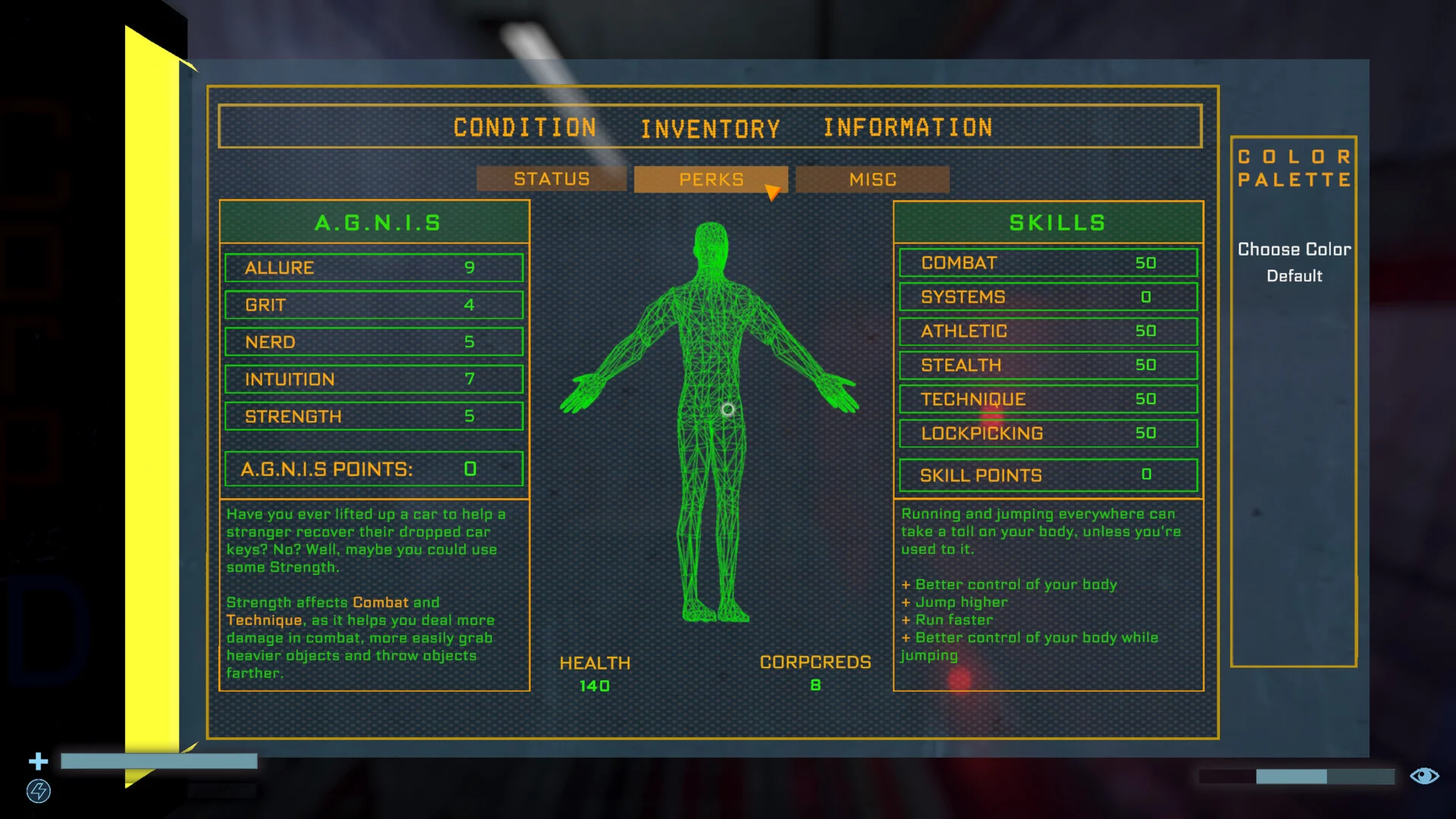Choose the Systems skill row
The image size is (1456, 819).
tap(1048, 297)
